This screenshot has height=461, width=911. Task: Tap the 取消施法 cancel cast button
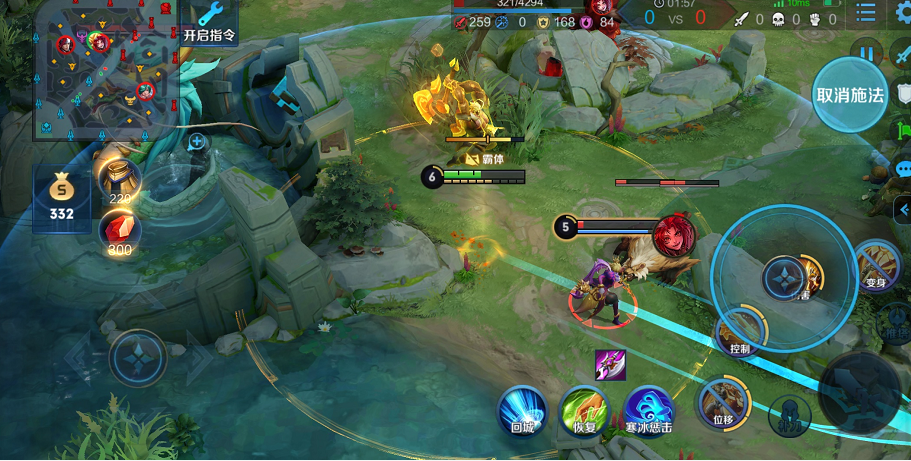point(850,95)
